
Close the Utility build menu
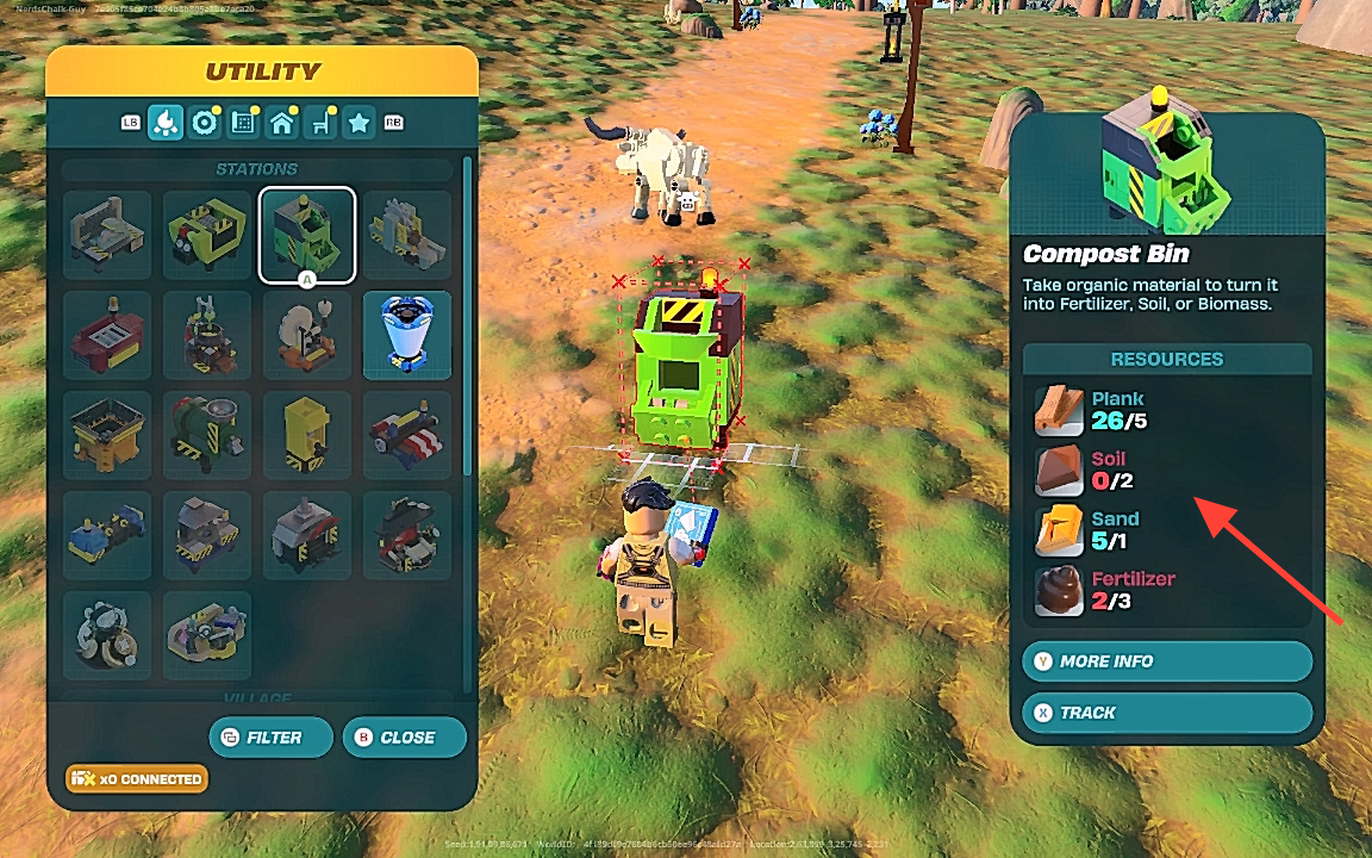pos(404,737)
